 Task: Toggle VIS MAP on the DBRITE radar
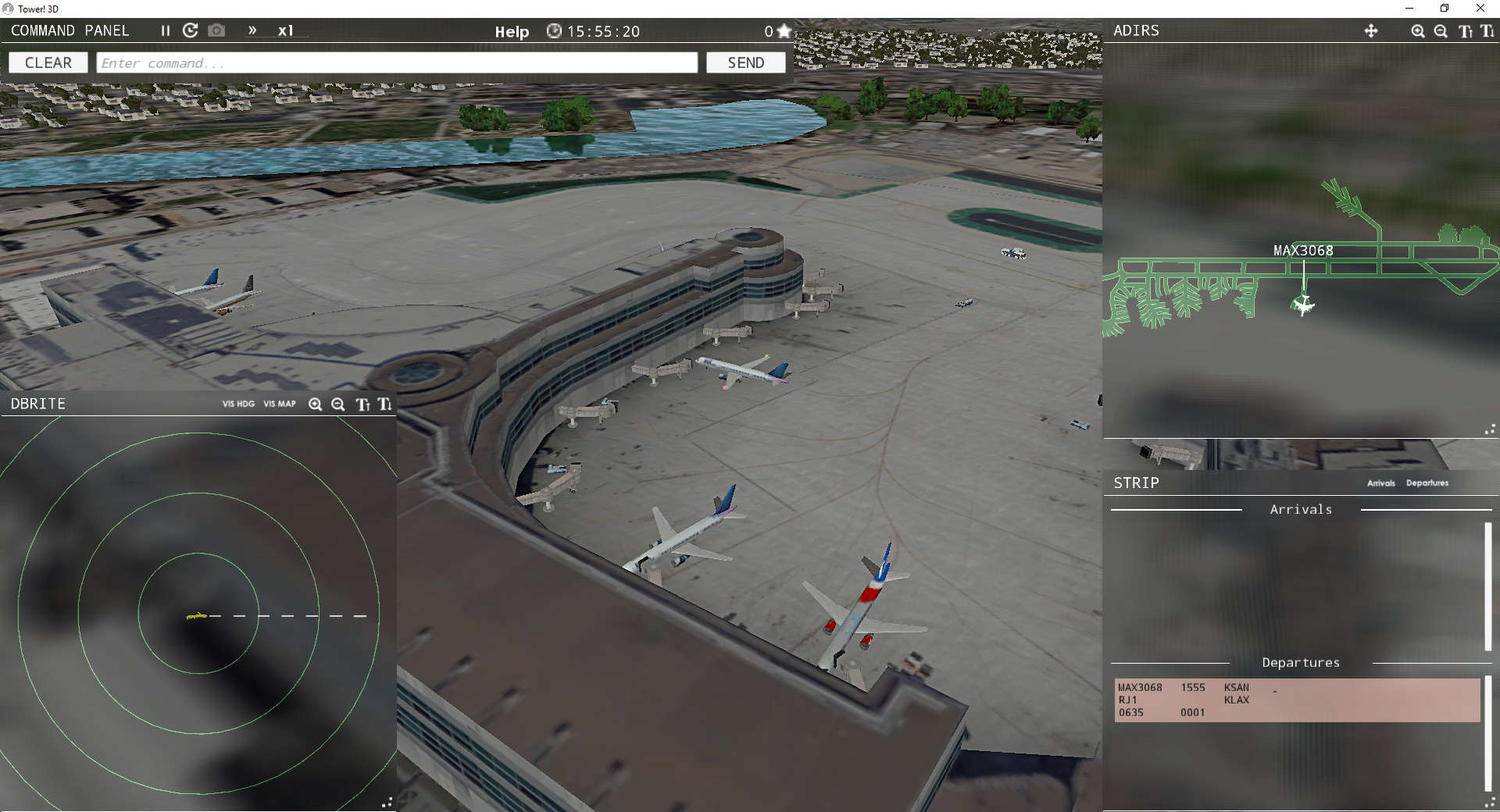[x=279, y=404]
